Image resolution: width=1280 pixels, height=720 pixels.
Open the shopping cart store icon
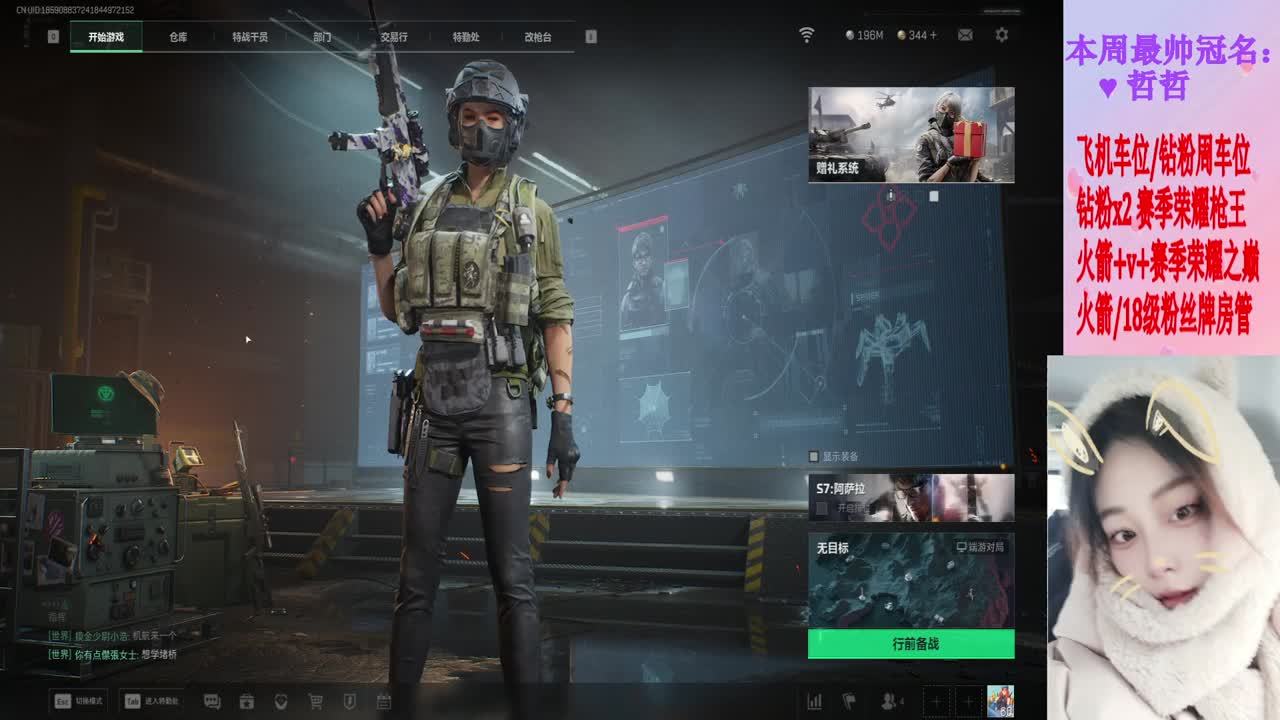point(315,702)
